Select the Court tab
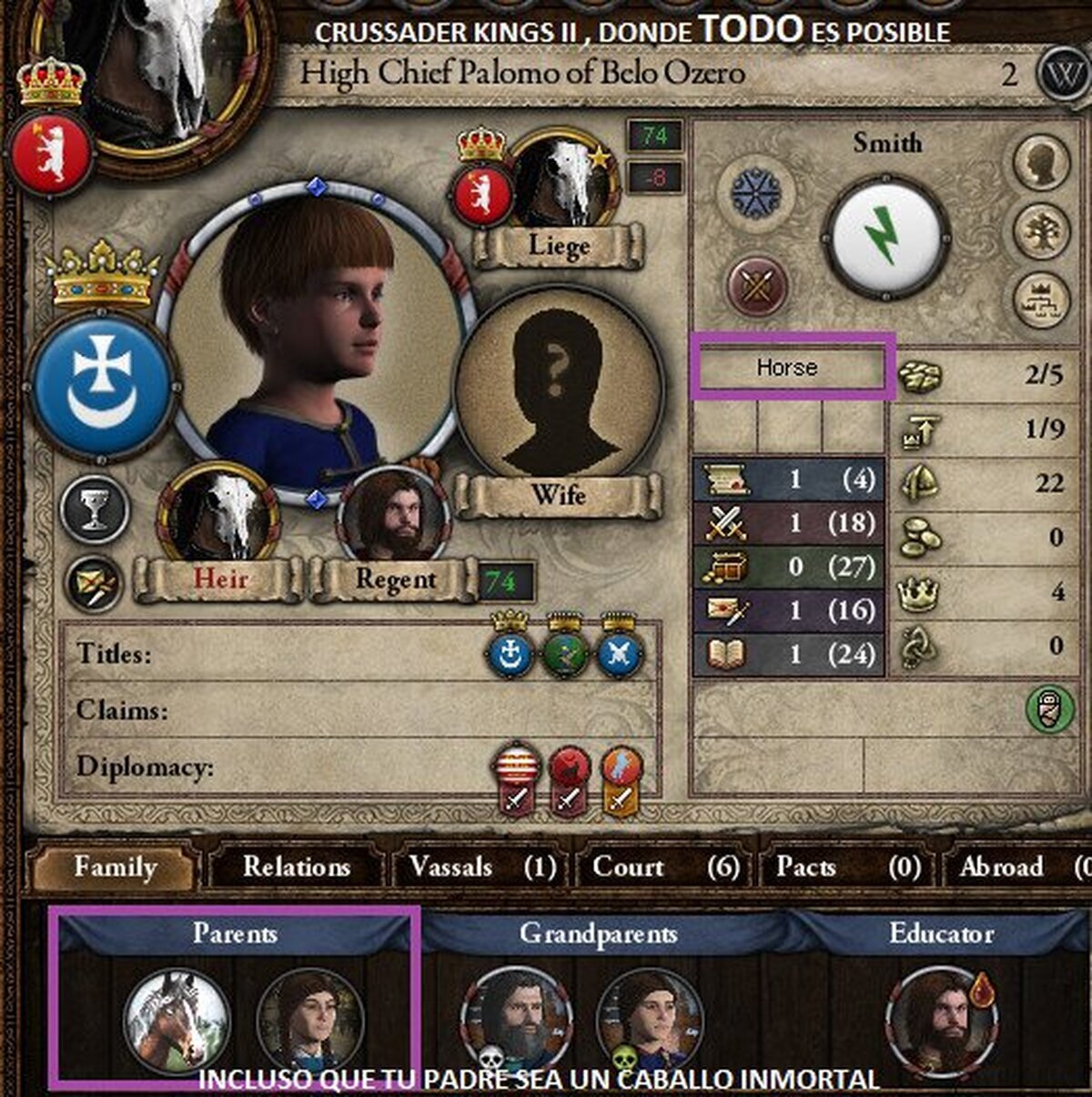The height and width of the screenshot is (1097, 1092). click(x=665, y=868)
